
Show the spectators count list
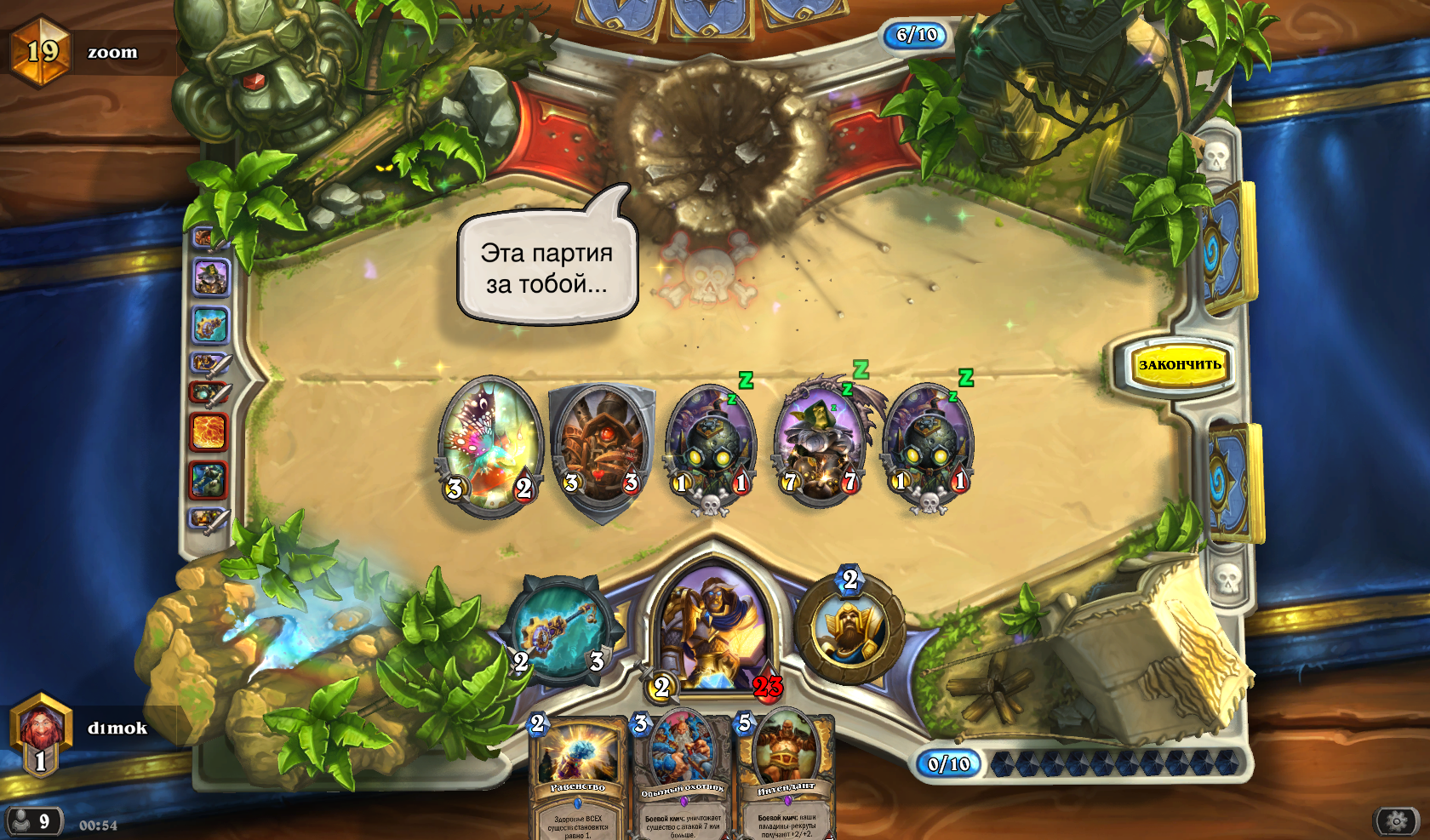pyautogui.click(x=32, y=821)
